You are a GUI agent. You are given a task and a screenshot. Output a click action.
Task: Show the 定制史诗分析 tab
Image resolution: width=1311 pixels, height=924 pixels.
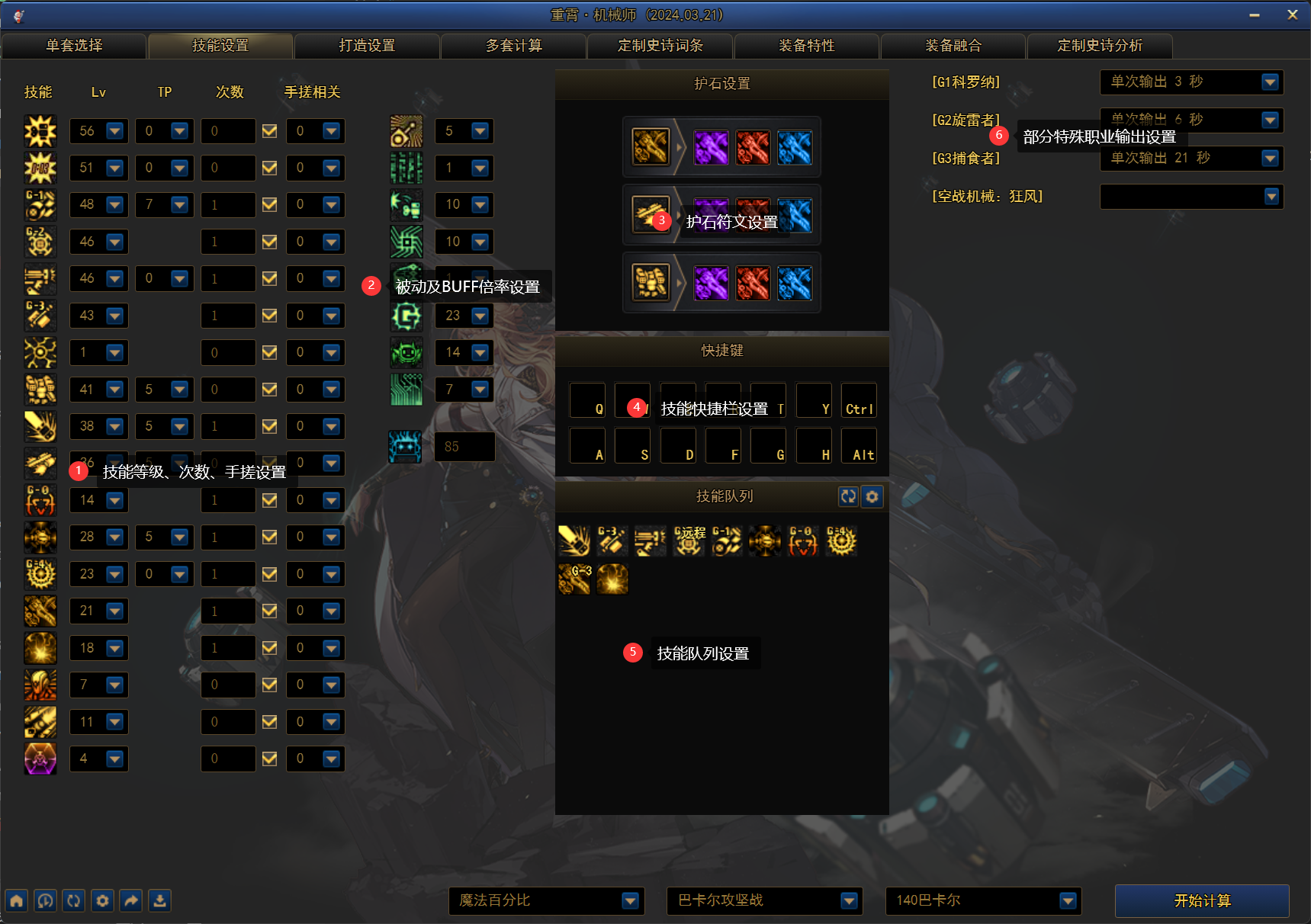[x=1100, y=46]
